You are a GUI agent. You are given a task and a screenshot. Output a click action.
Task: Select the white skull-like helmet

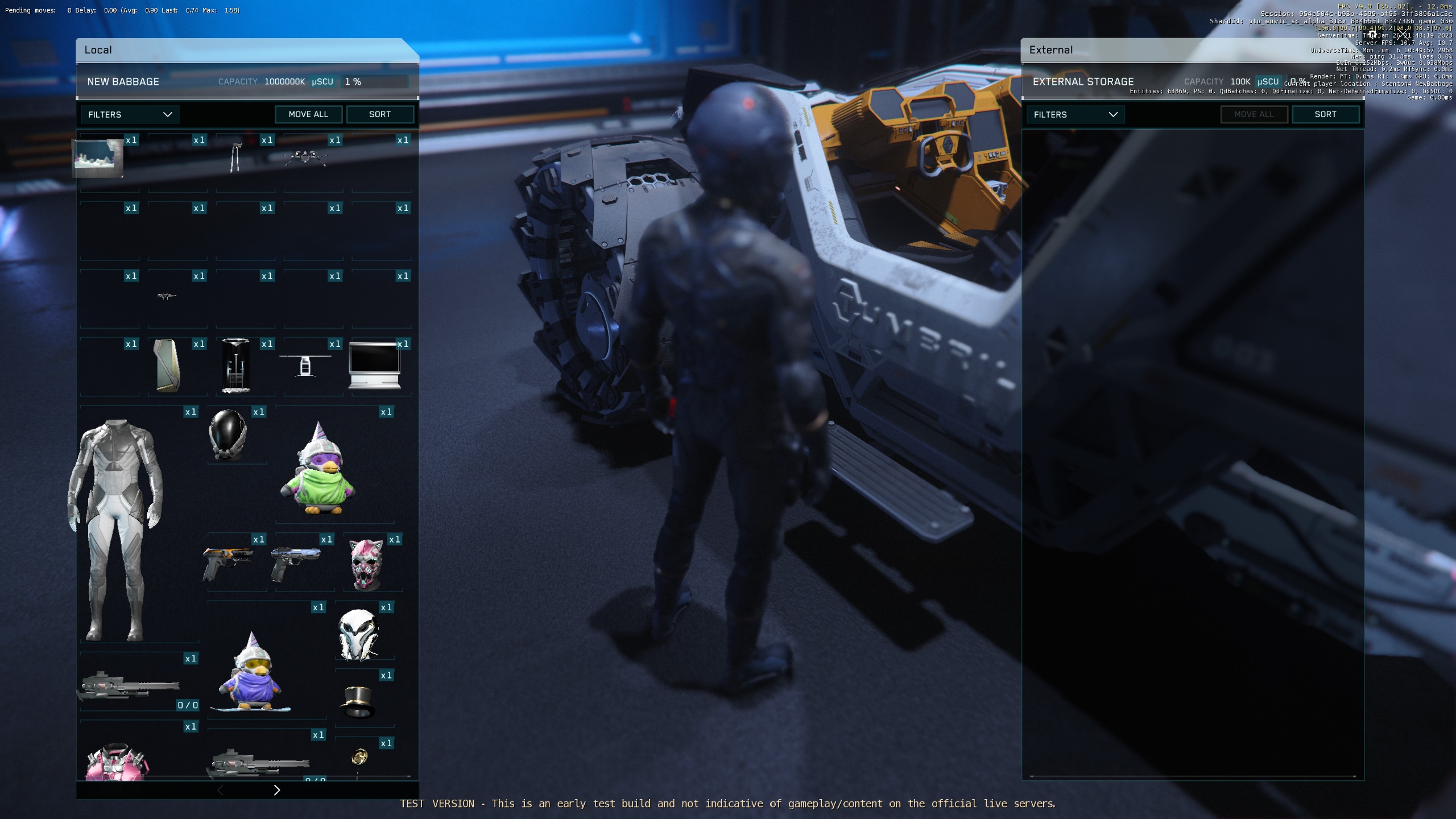(x=358, y=635)
